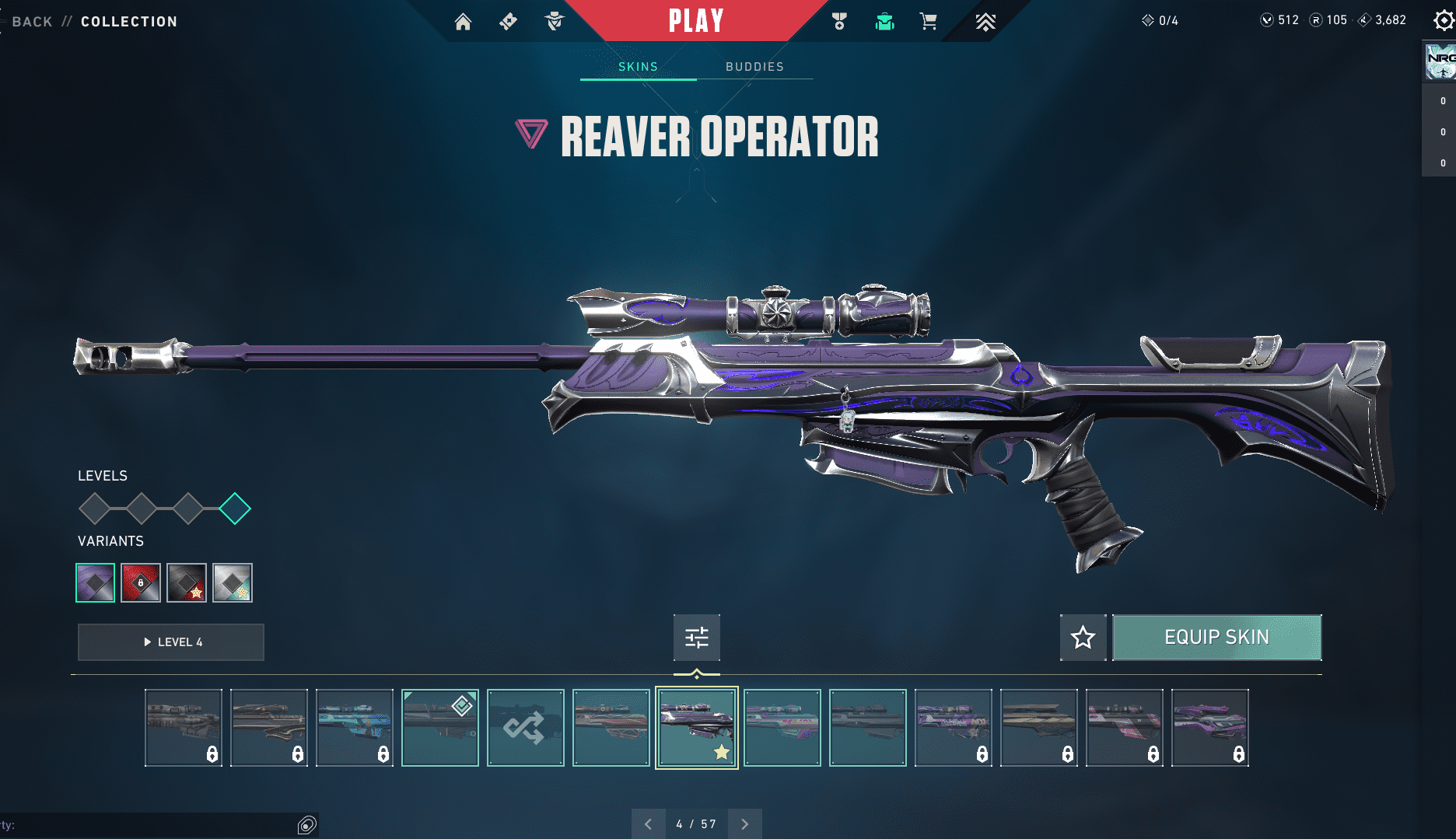This screenshot has height=839, width=1456.
Task: Go to the previous skins page
Action: click(x=649, y=823)
